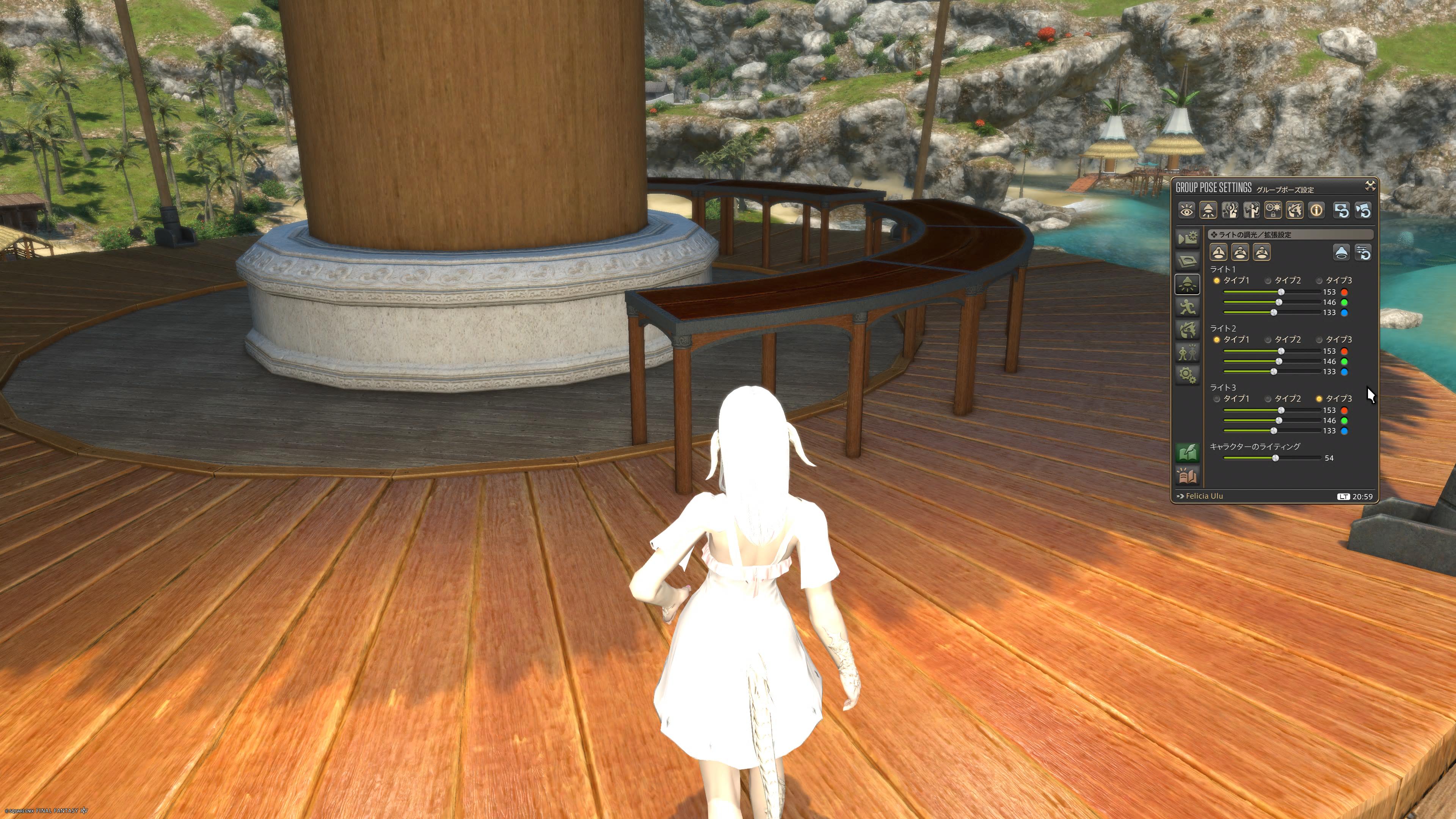Click the green book with feather button

point(1187,452)
